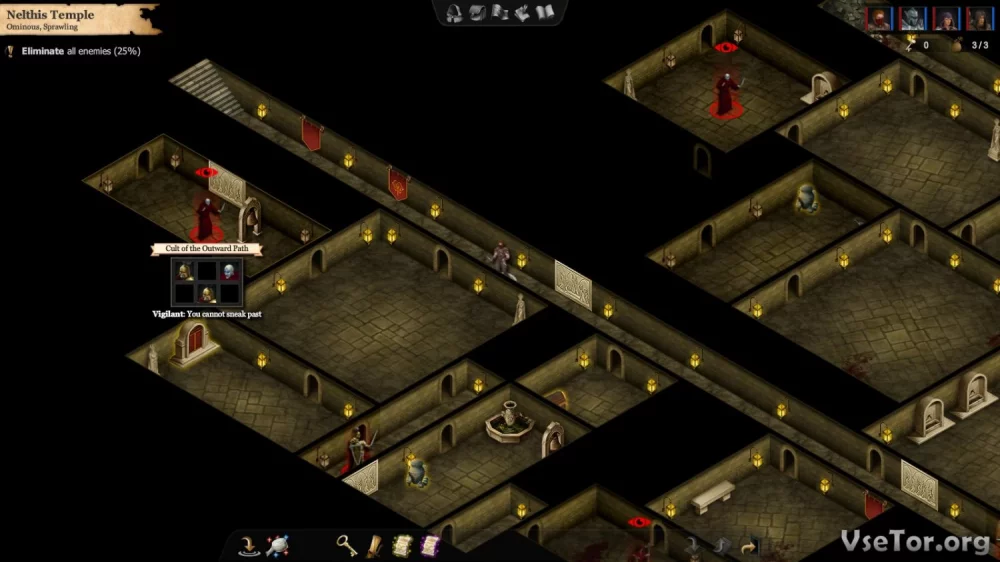Select the red-masked hero portrait

(x=879, y=18)
